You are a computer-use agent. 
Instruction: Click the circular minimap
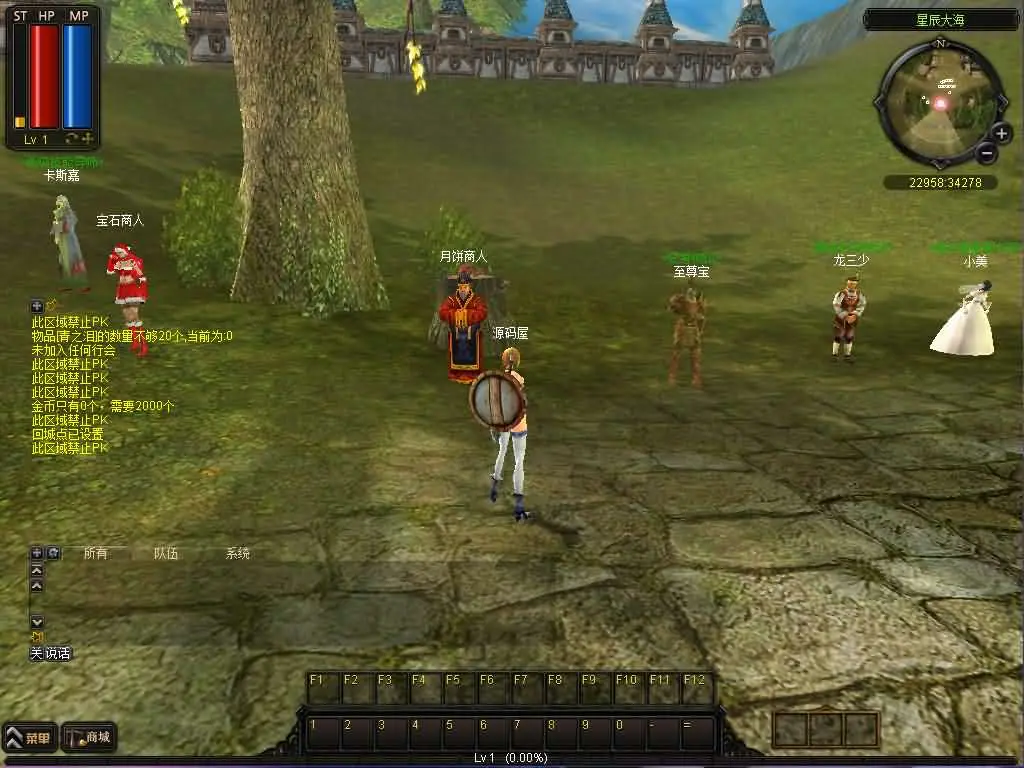click(x=939, y=102)
